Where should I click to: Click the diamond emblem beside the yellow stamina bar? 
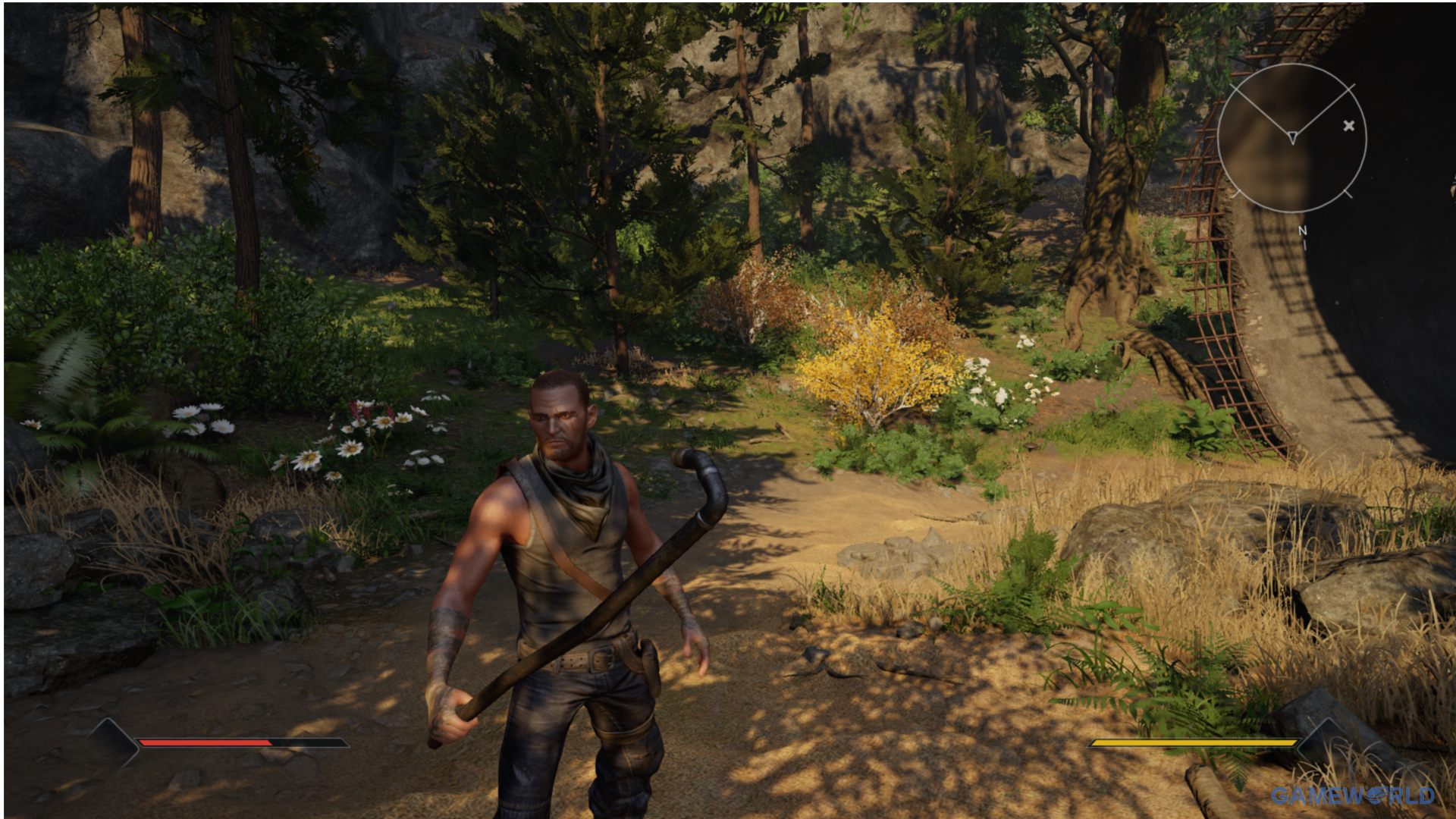pos(1323,742)
